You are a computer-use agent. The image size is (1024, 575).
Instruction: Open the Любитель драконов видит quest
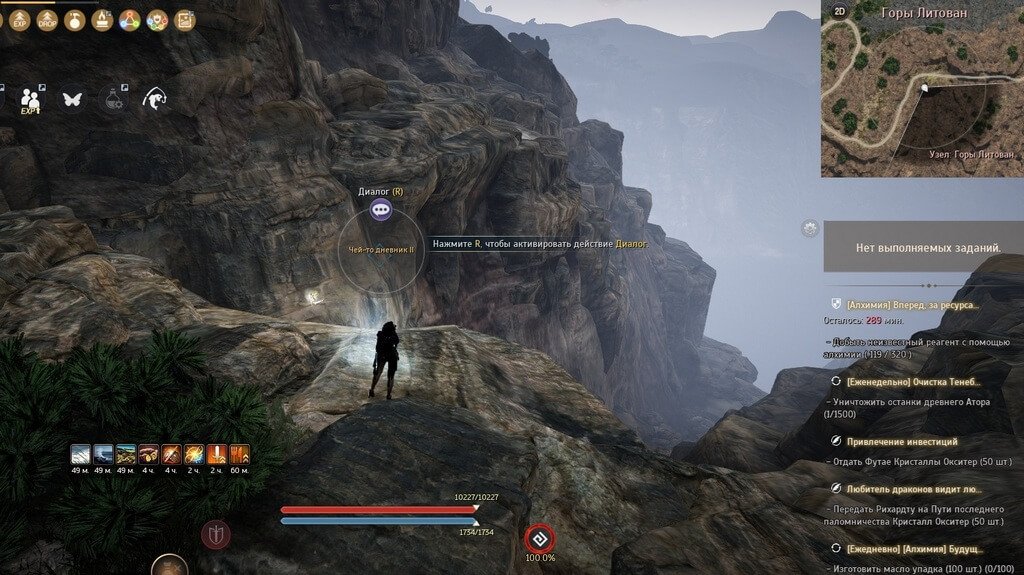(913, 489)
